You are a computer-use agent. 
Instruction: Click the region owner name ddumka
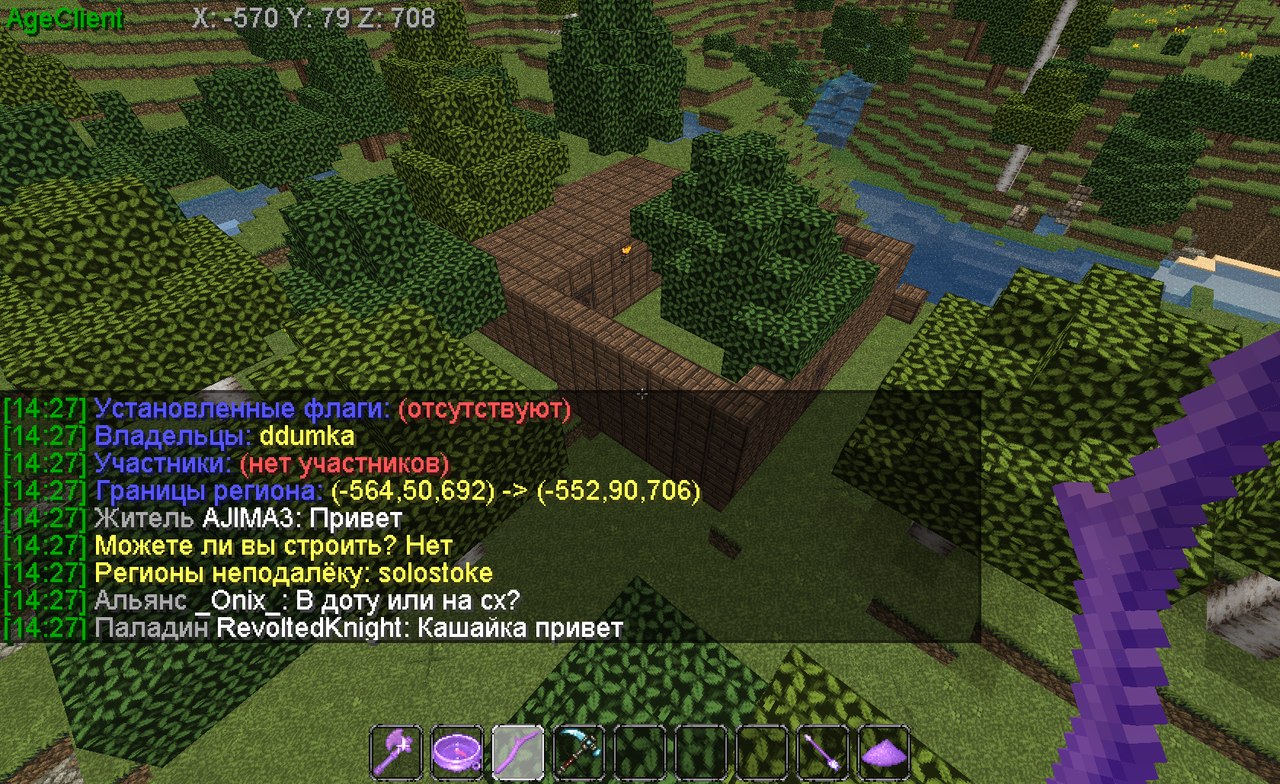click(307, 437)
